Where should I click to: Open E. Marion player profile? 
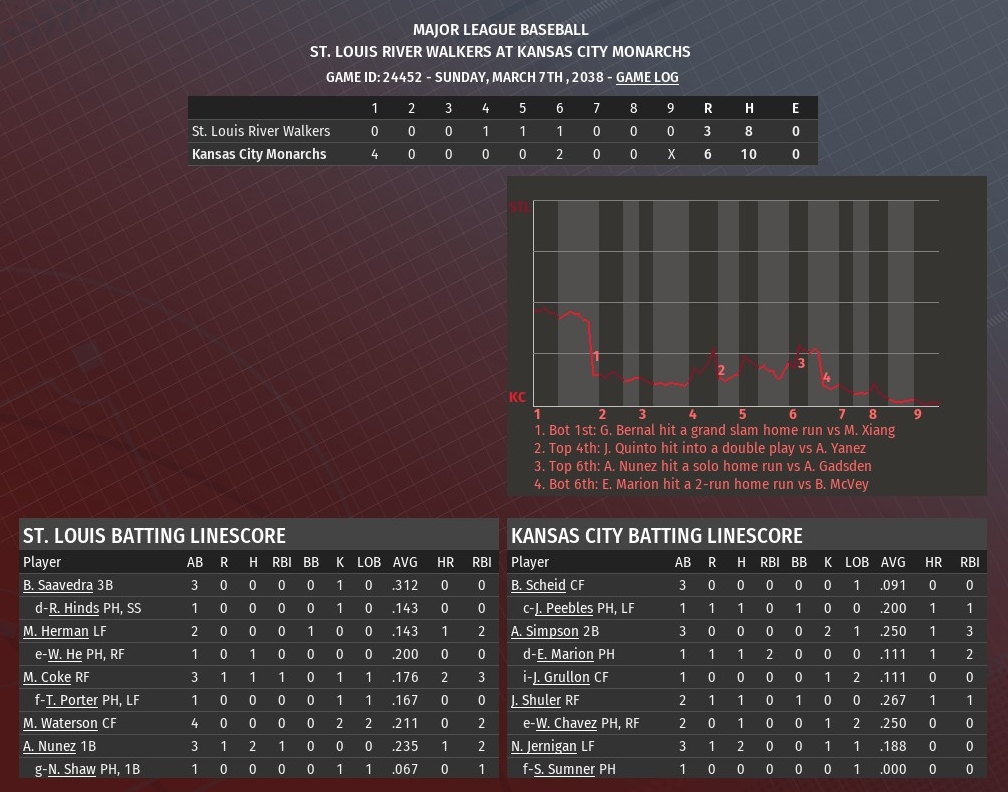[565, 654]
